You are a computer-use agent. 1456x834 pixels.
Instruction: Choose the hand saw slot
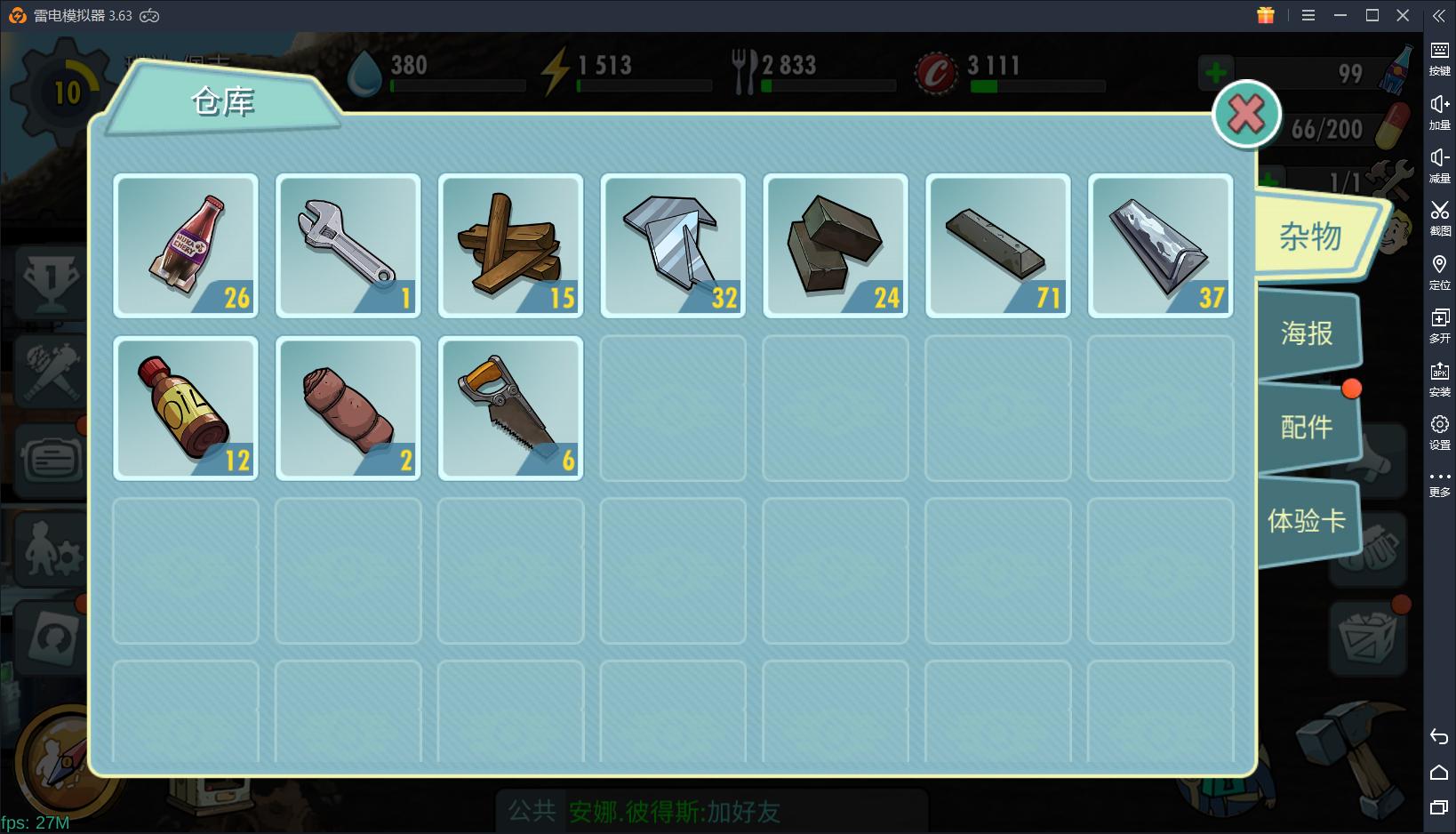[x=511, y=408]
